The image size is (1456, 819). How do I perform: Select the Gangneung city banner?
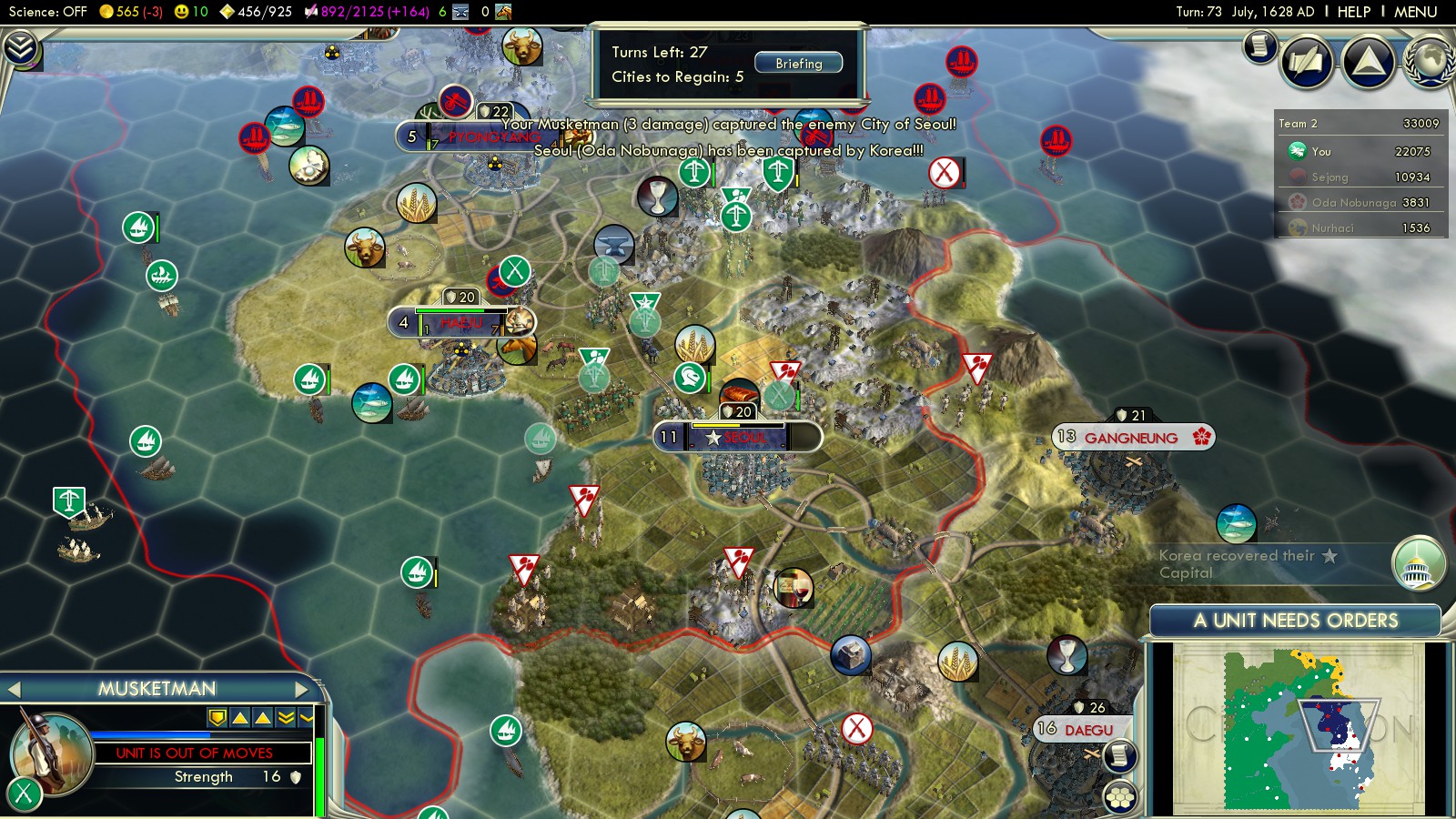point(1133,438)
